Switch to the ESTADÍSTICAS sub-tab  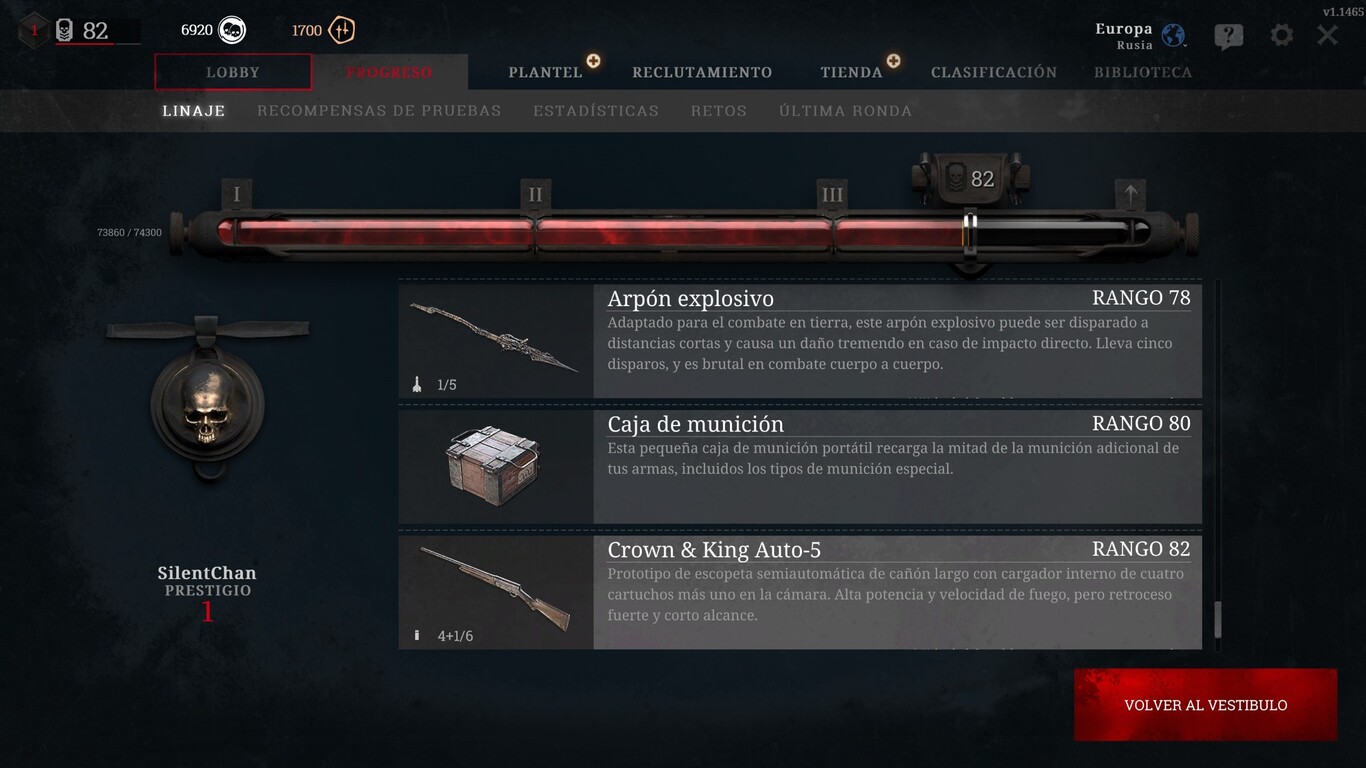[x=596, y=110]
